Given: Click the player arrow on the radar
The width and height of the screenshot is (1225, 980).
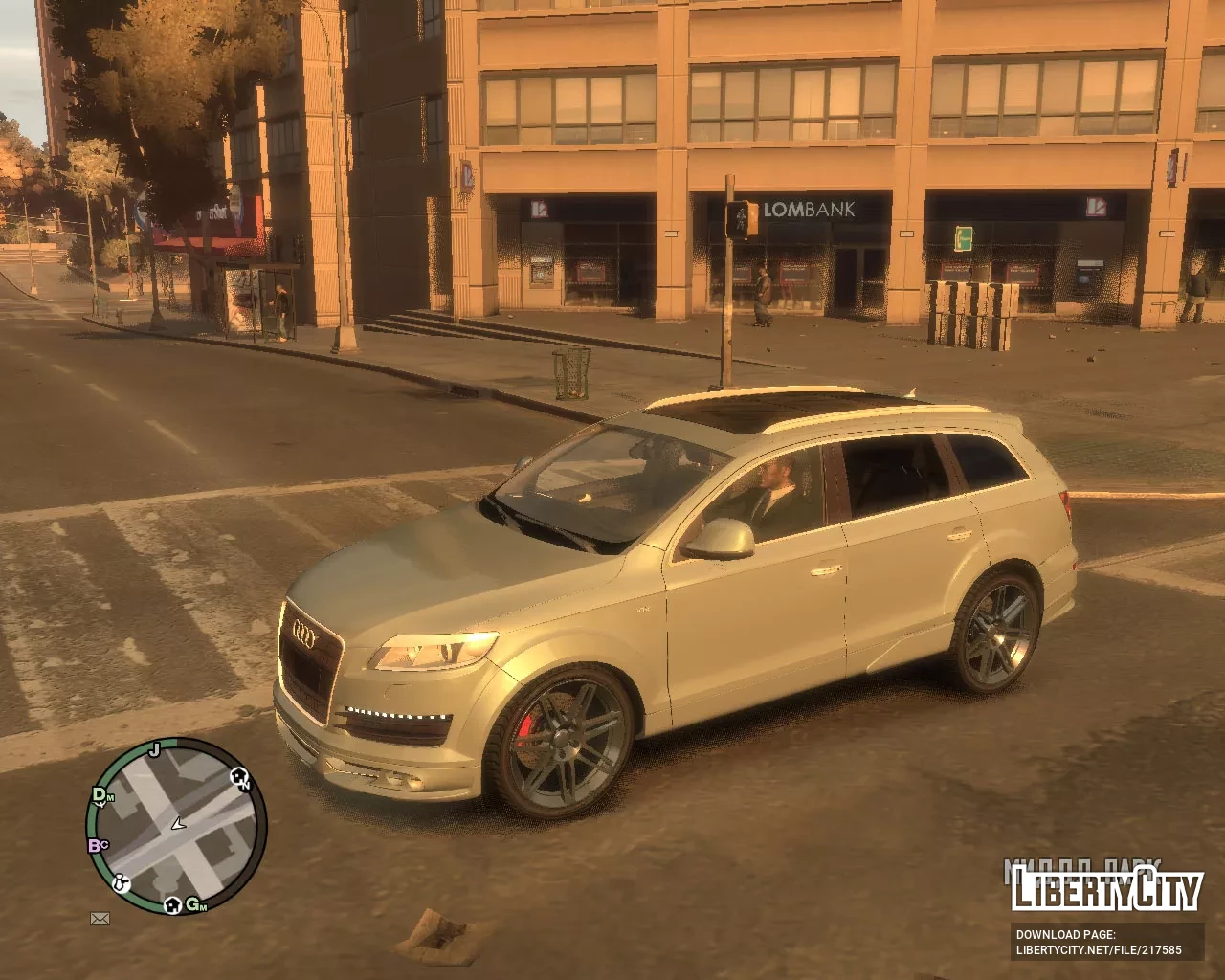Looking at the screenshot, I should tap(178, 823).
